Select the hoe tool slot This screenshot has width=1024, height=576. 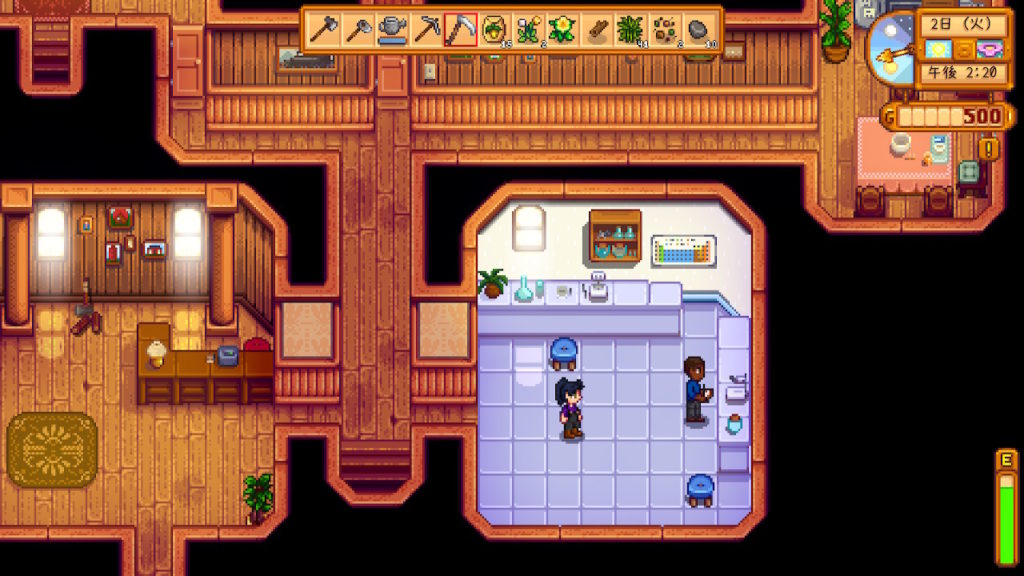pyautogui.click(x=357, y=29)
